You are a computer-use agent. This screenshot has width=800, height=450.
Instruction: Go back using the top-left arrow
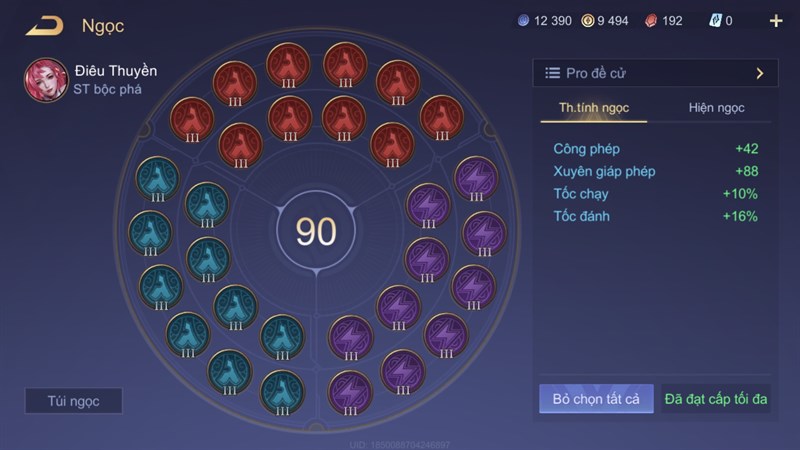44,26
